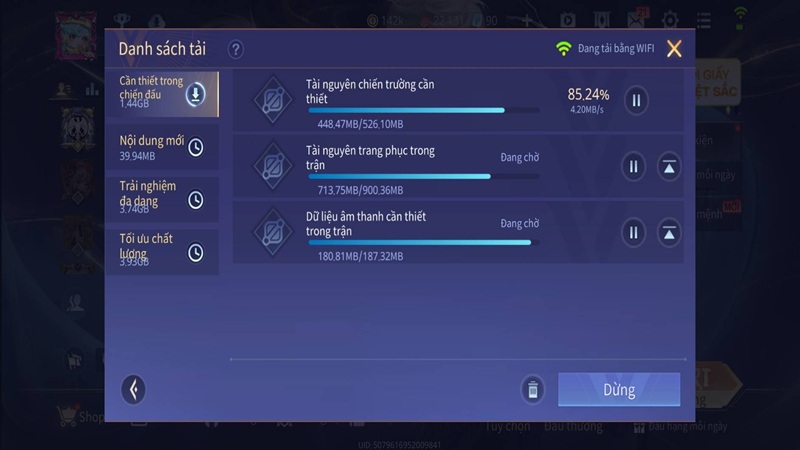Switch to the Nội dung mới tab
Screen dimensions: 800x450
click(x=161, y=147)
